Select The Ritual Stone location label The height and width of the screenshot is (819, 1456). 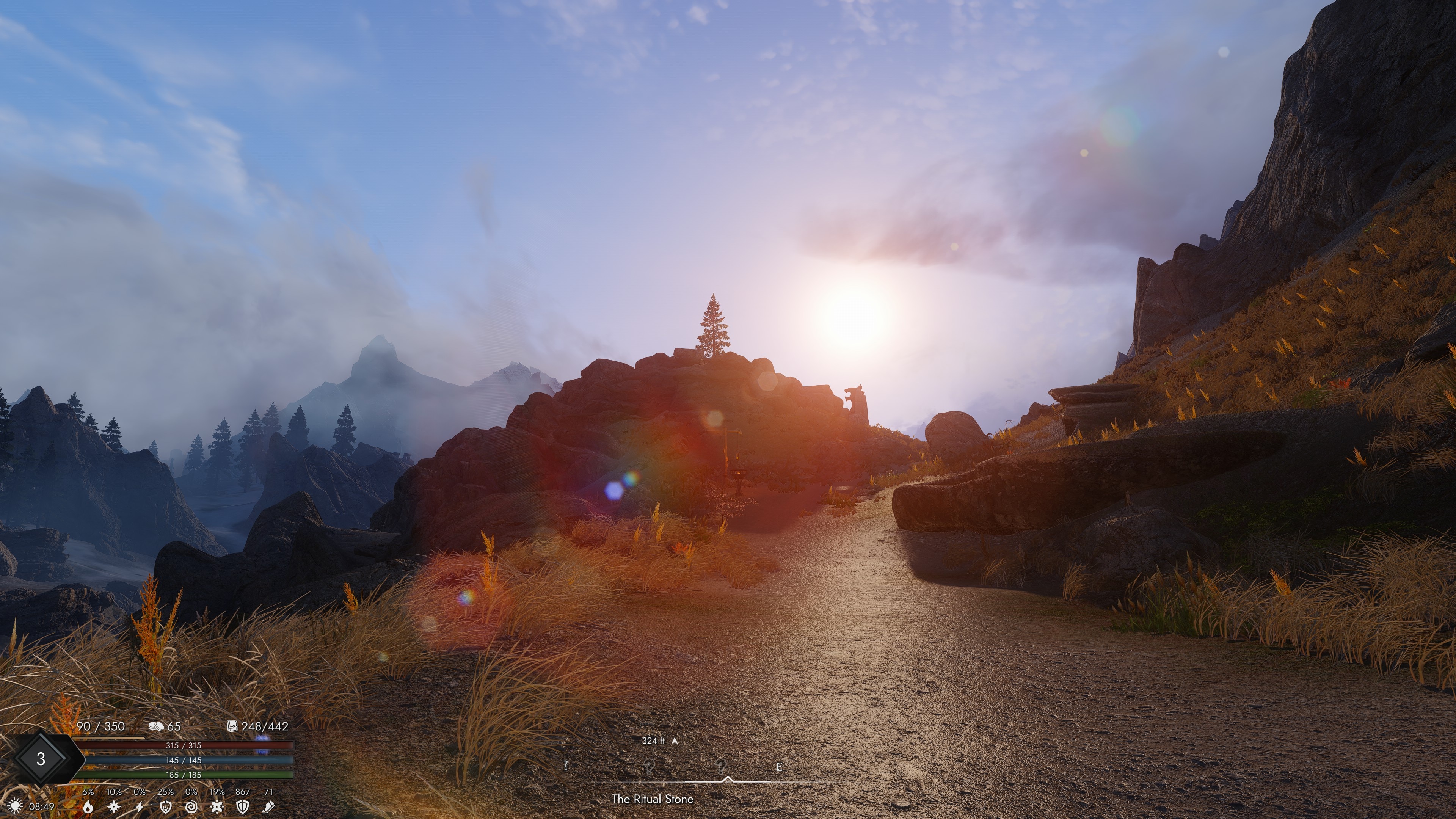[x=652, y=799]
